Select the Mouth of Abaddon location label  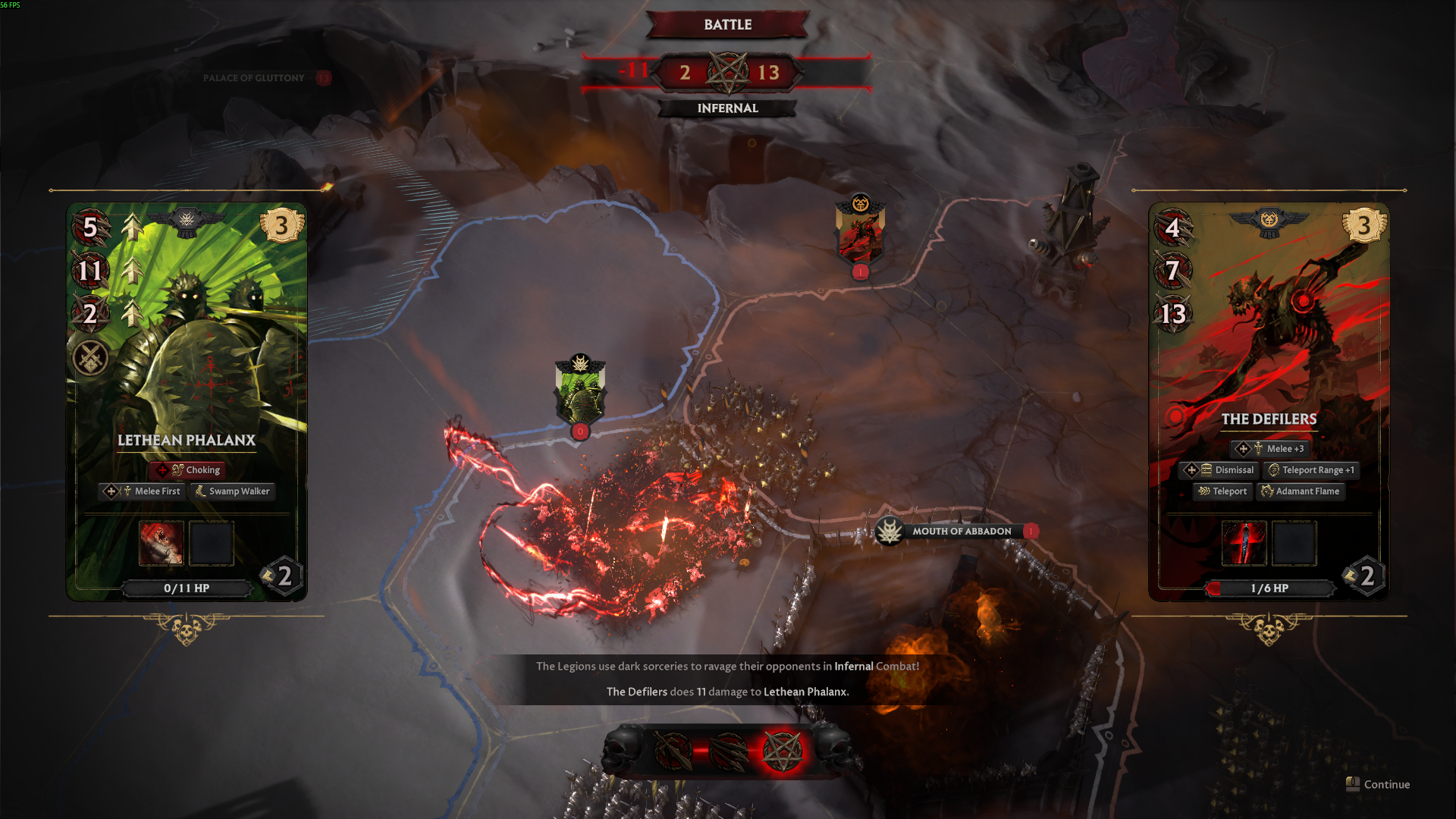coord(960,532)
